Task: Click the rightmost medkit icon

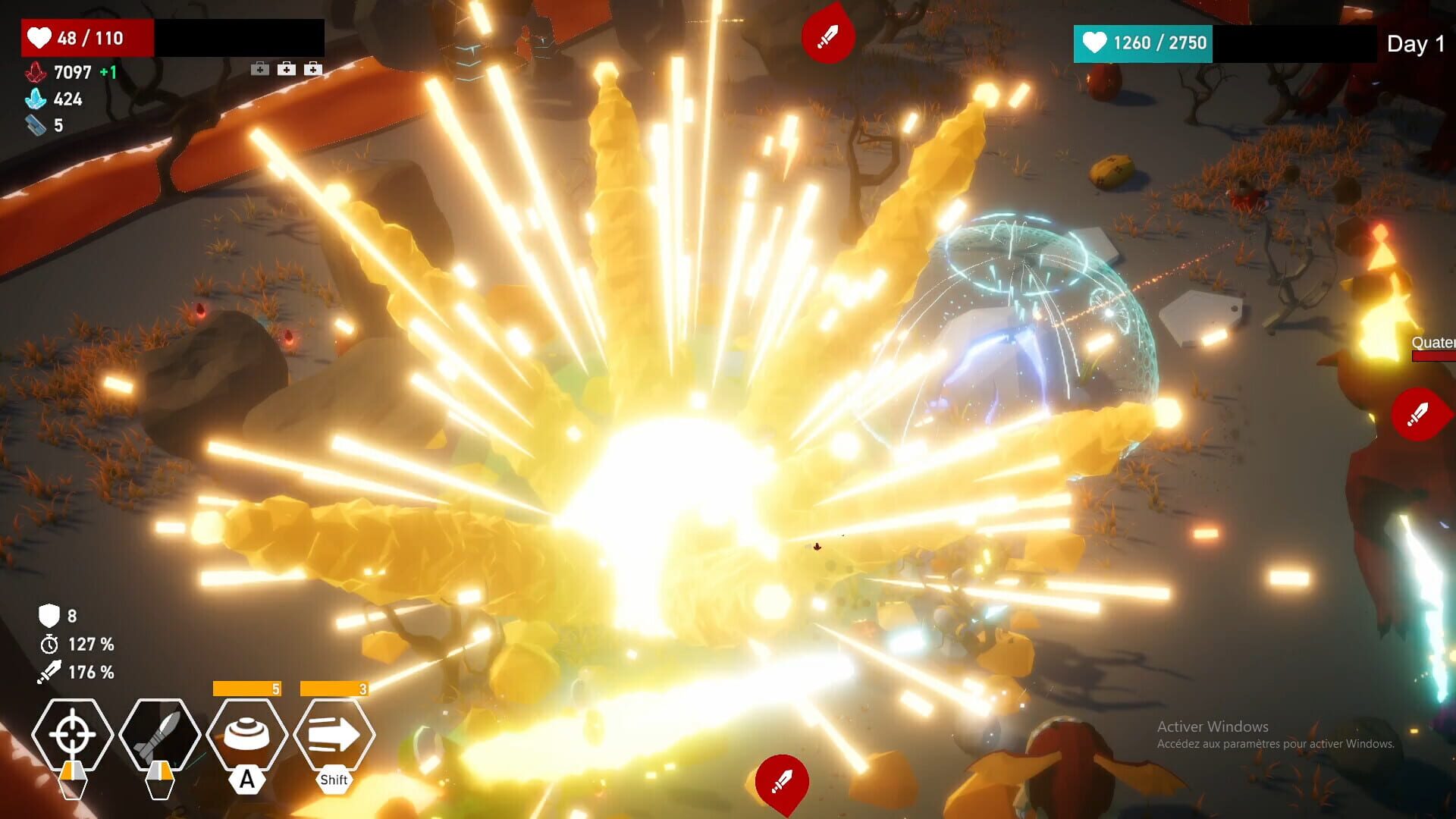Action: (312, 68)
